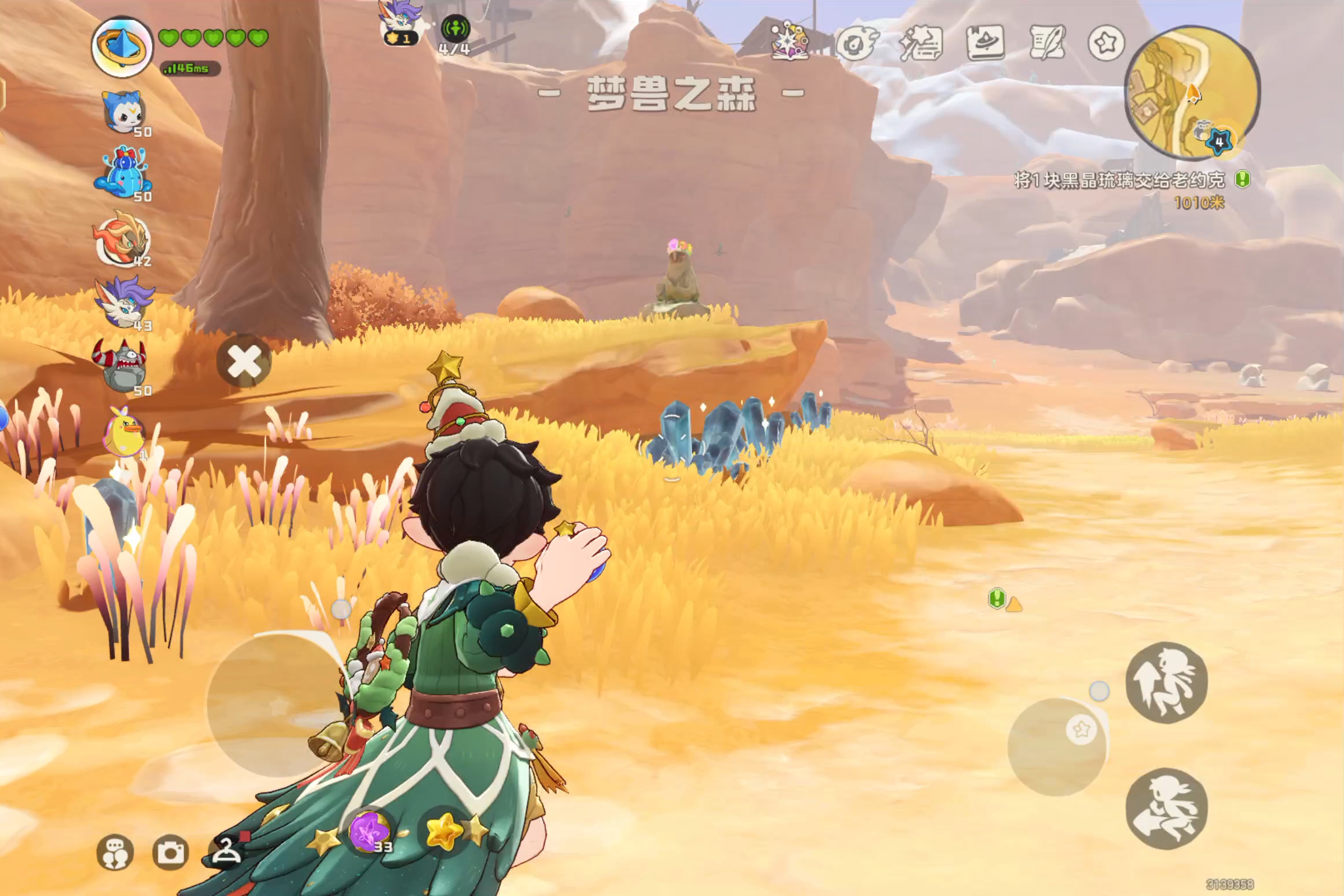
Task: Open the wizard hat book icon
Action: 985,42
